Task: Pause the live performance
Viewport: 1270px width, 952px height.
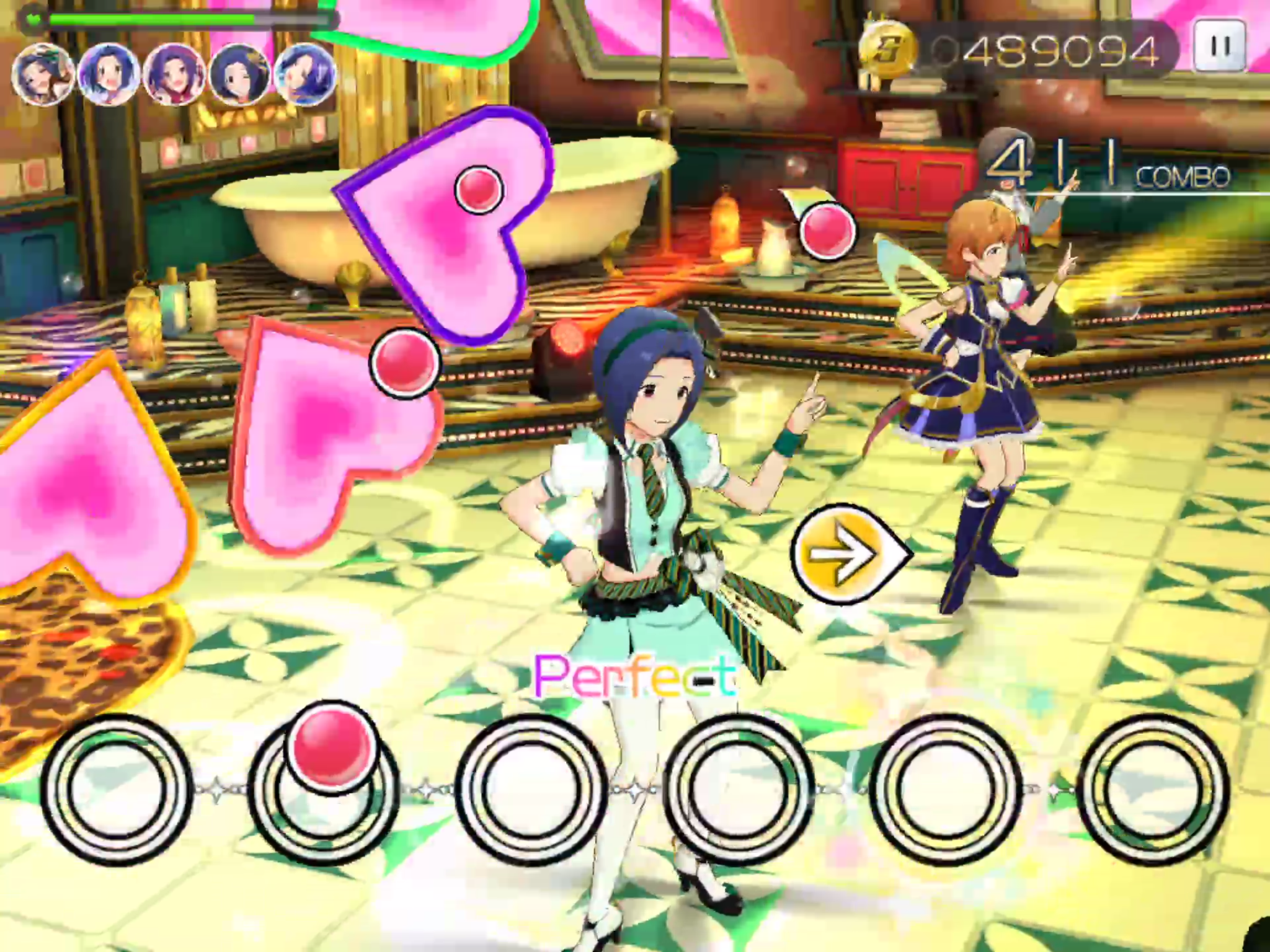Action: pyautogui.click(x=1220, y=46)
